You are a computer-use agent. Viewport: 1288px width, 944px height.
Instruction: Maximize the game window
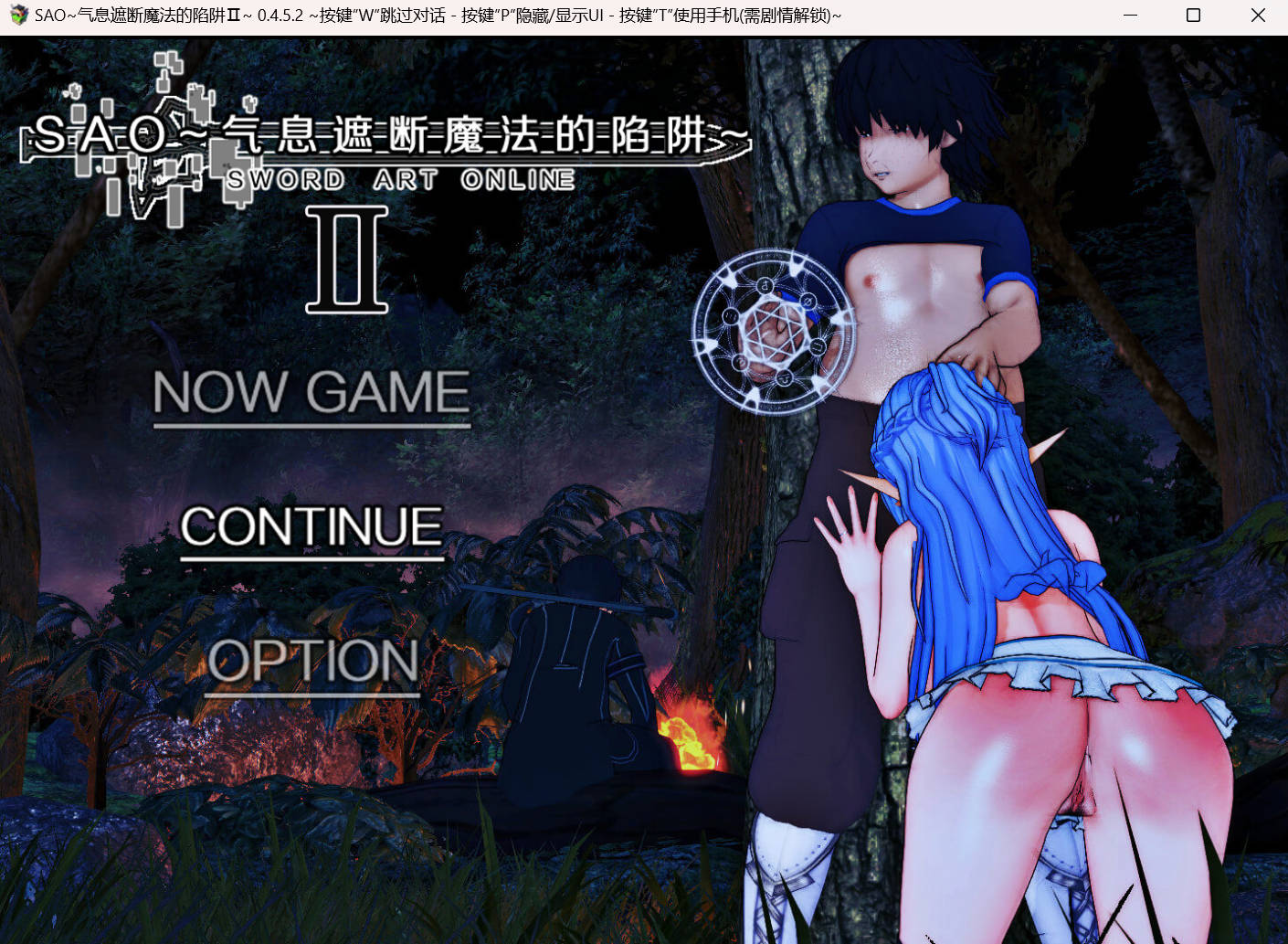click(x=1192, y=15)
